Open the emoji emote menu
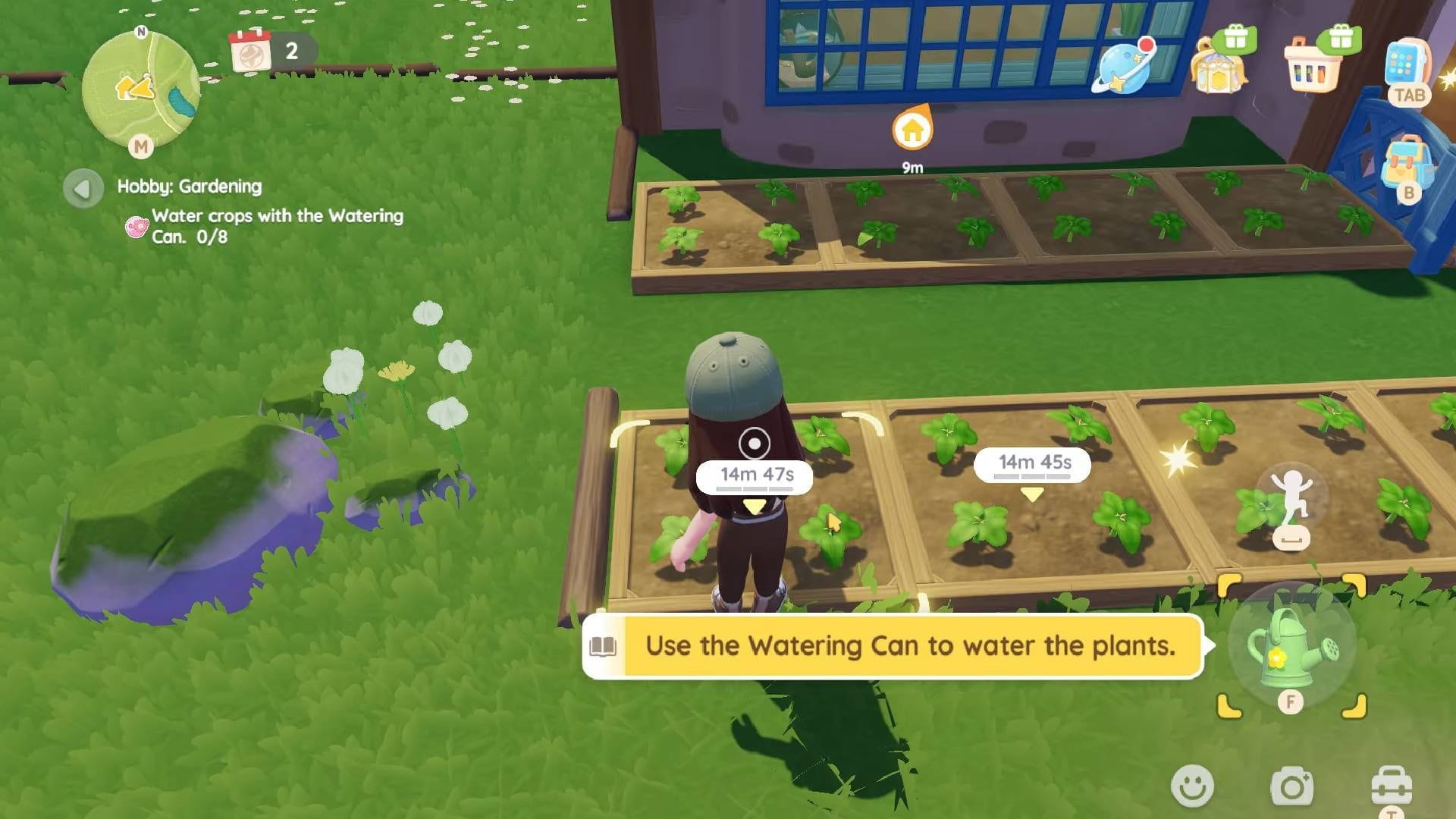 [x=1192, y=786]
